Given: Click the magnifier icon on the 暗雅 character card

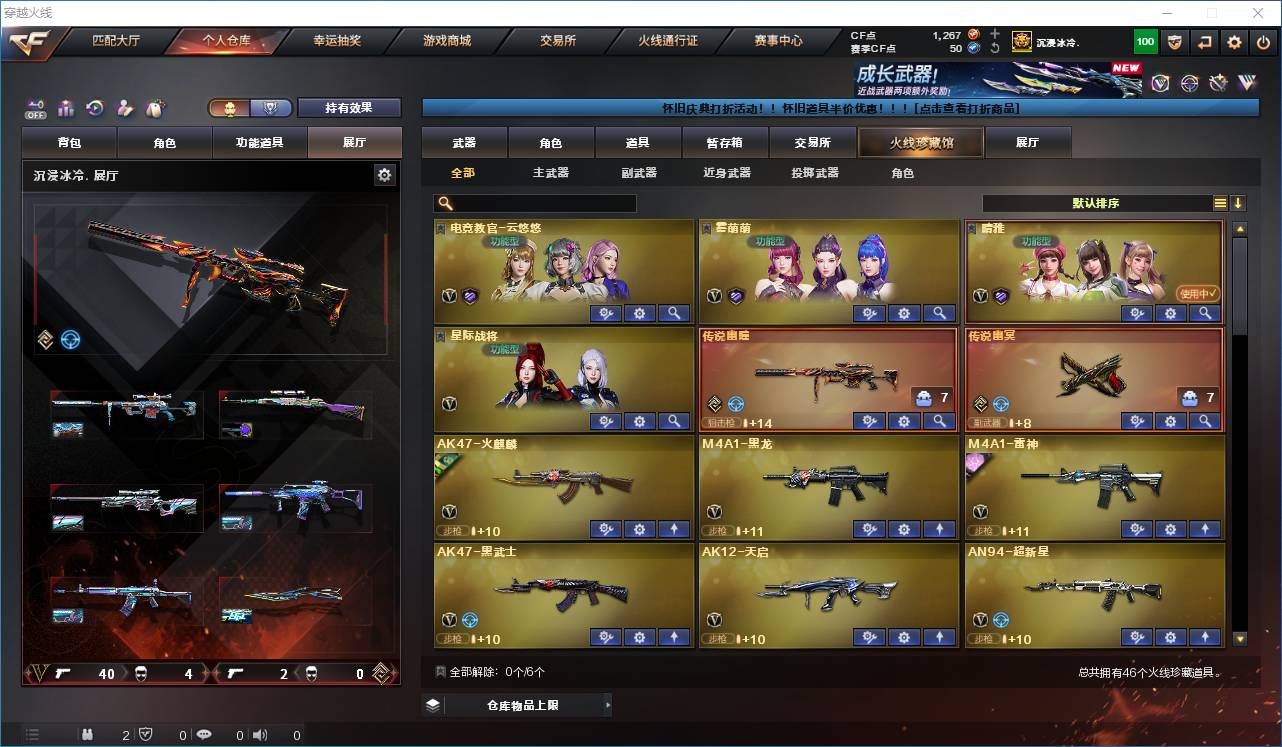Looking at the screenshot, I should coord(1204,313).
